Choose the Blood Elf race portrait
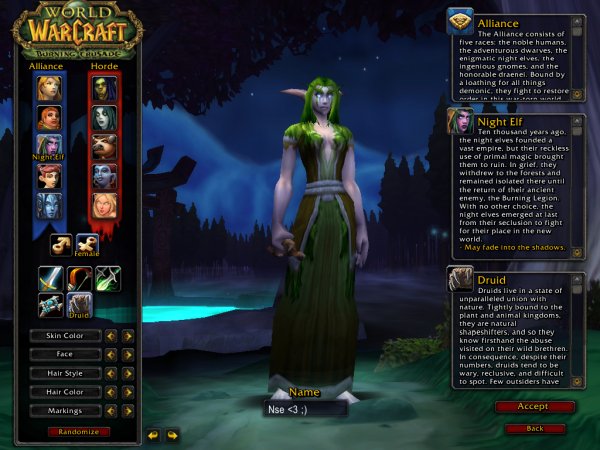 pos(105,206)
